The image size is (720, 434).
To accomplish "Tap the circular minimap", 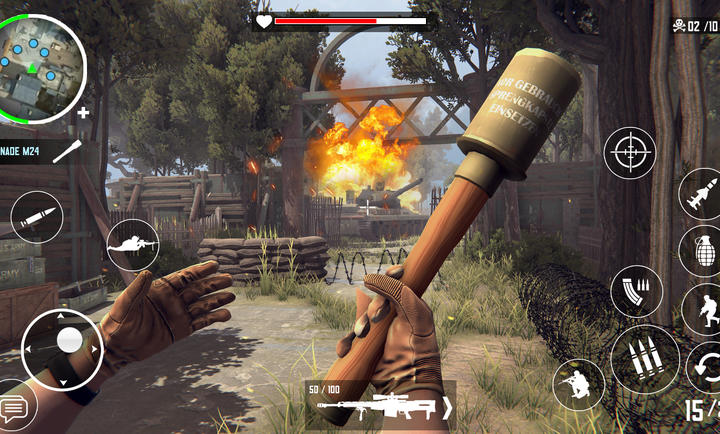I will pyautogui.click(x=42, y=67).
